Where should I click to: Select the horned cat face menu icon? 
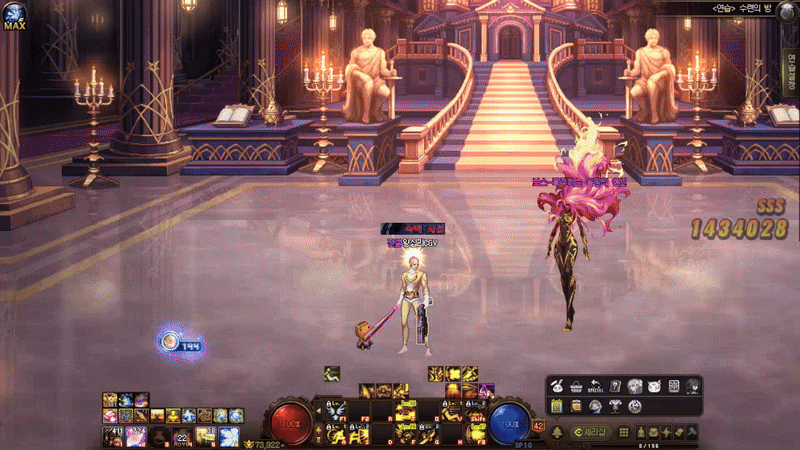(x=653, y=386)
